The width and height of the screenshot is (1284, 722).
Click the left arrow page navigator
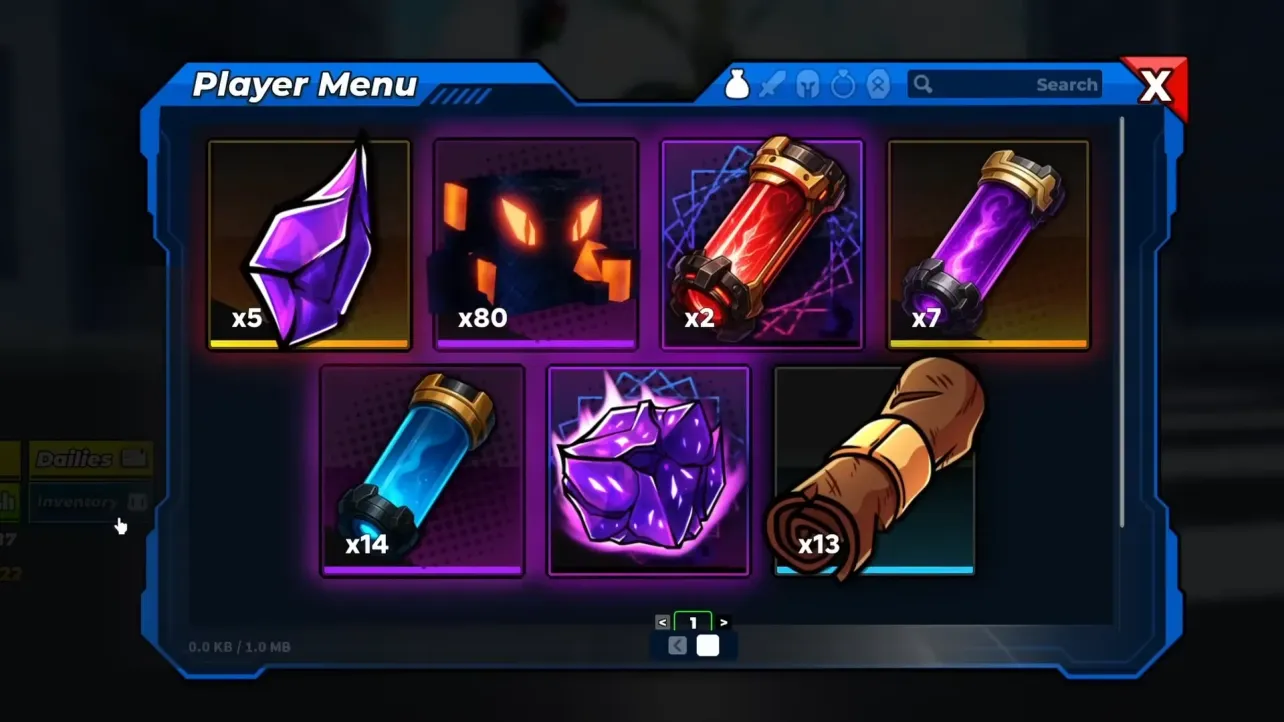(x=664, y=621)
